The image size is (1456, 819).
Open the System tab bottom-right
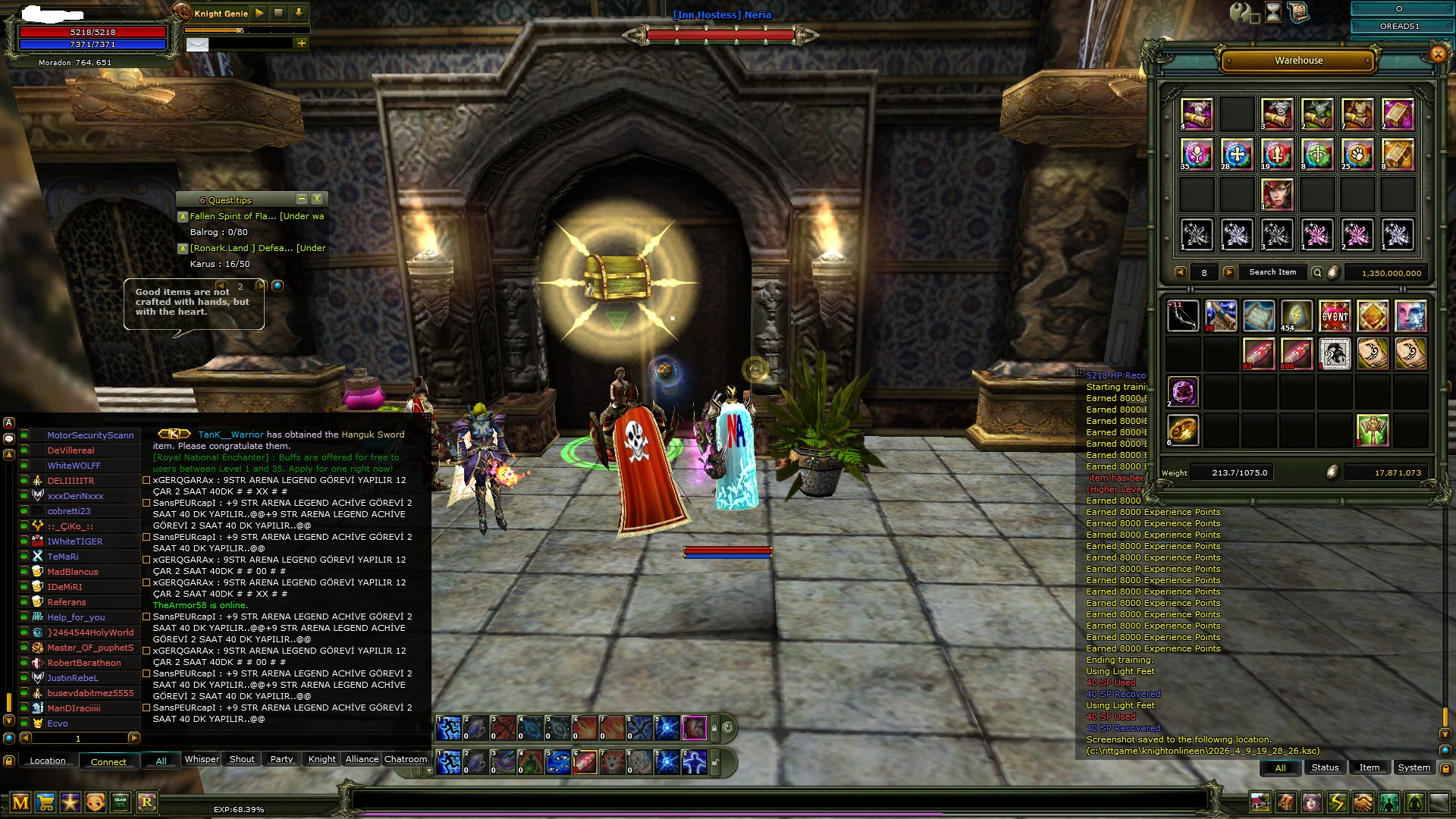click(1414, 767)
